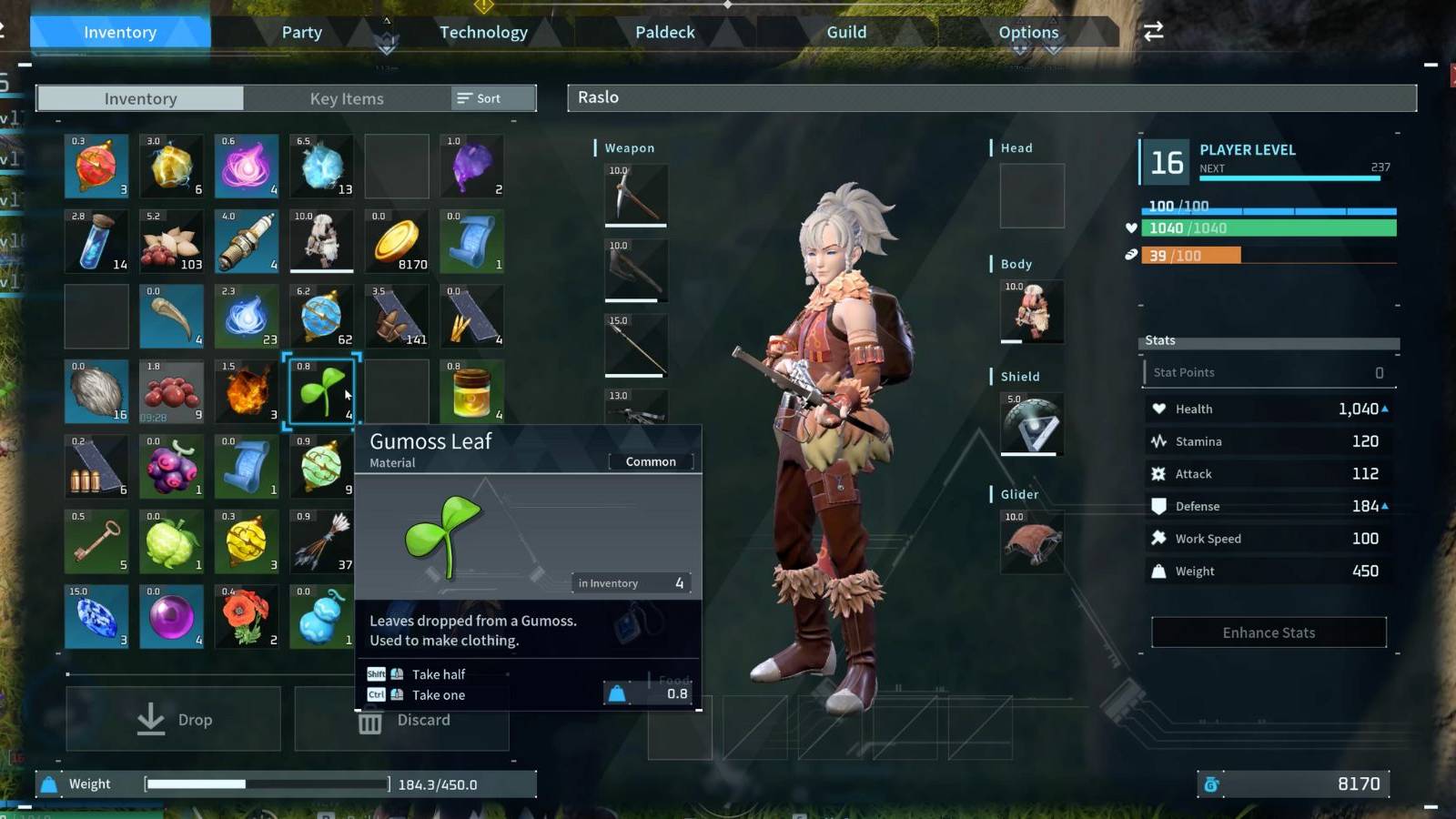Select the Gumoss Leaf item icon
Viewport: 1456px width, 819px height.
[x=321, y=391]
